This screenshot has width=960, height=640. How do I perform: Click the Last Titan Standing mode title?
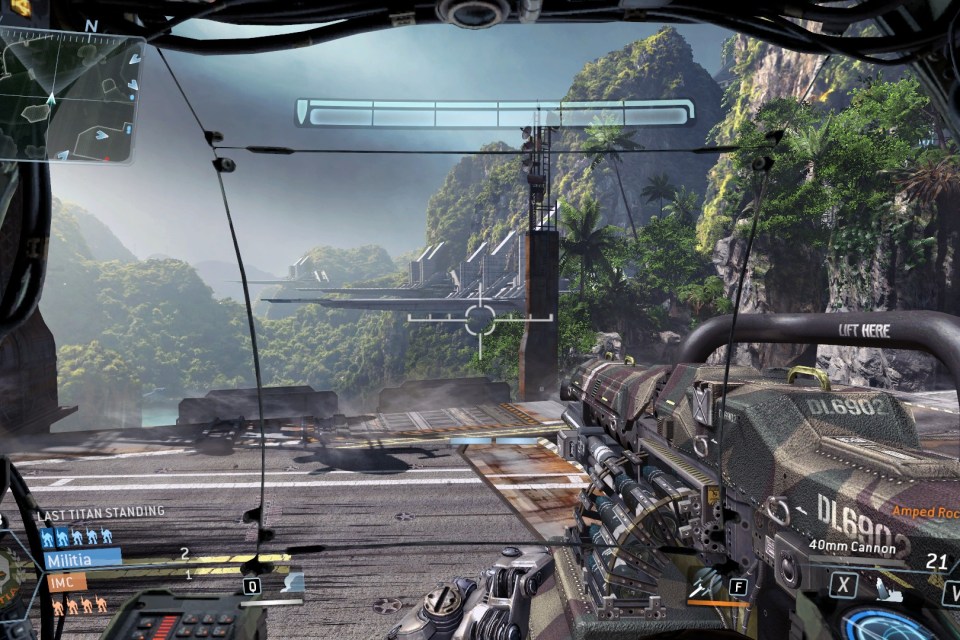100,513
